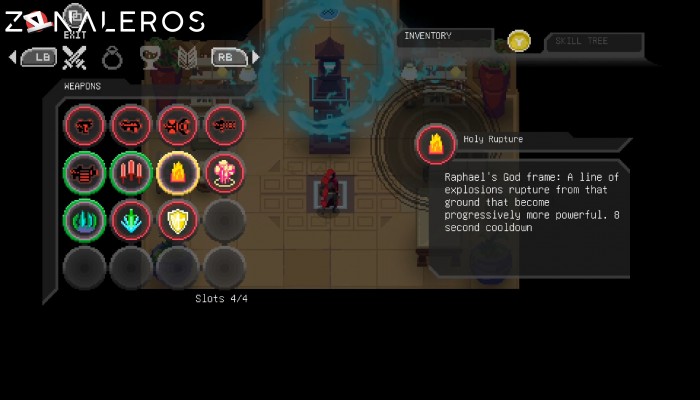Select the golden shield skill slot
Screen dimensions: 700x400
pyautogui.click(x=177, y=221)
